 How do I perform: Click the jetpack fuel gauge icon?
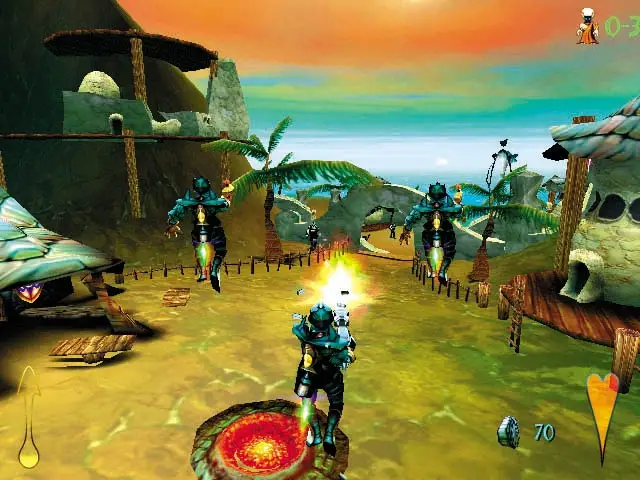point(30,418)
